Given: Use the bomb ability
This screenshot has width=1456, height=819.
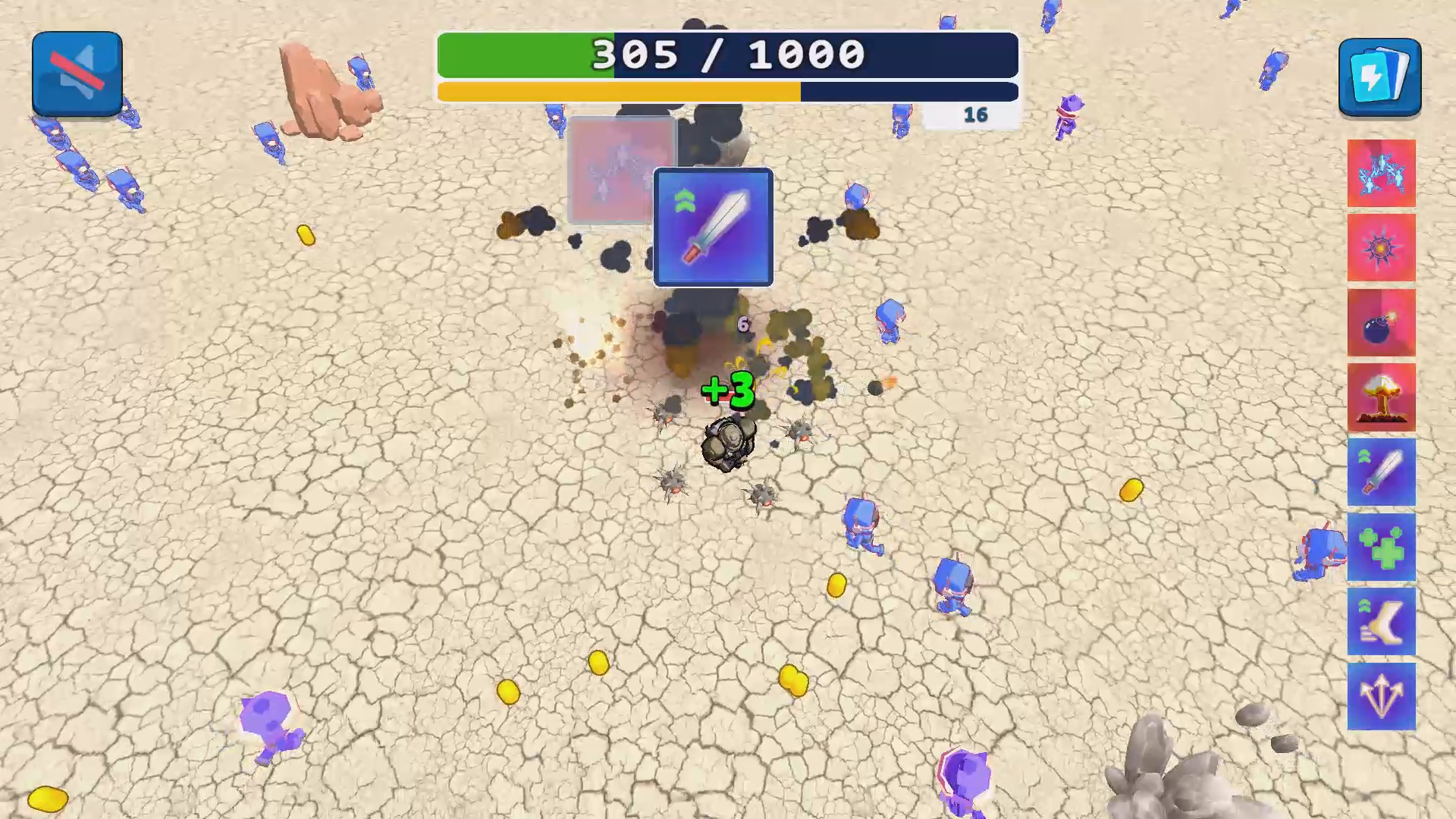Looking at the screenshot, I should [1381, 322].
